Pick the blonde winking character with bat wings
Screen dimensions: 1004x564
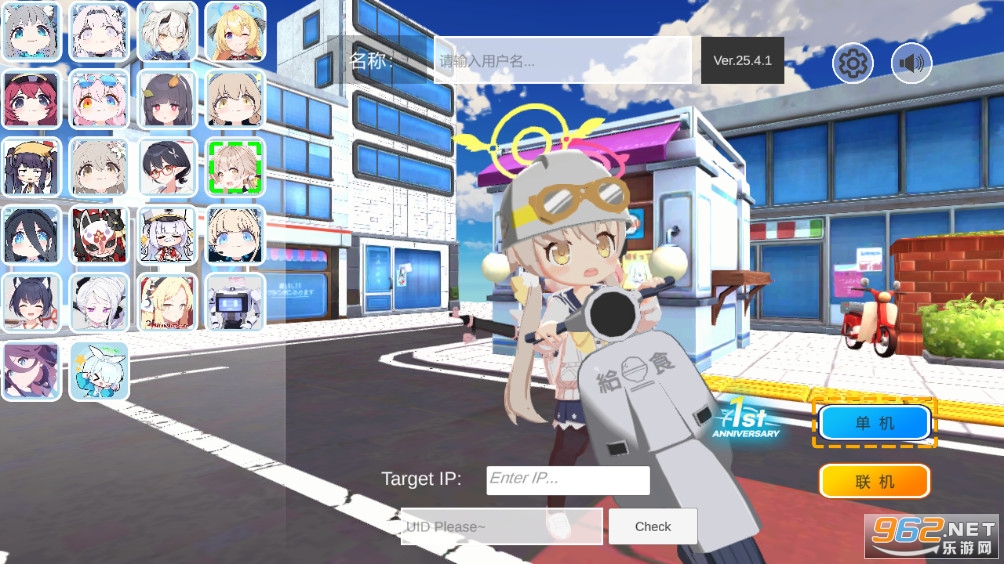(235, 31)
